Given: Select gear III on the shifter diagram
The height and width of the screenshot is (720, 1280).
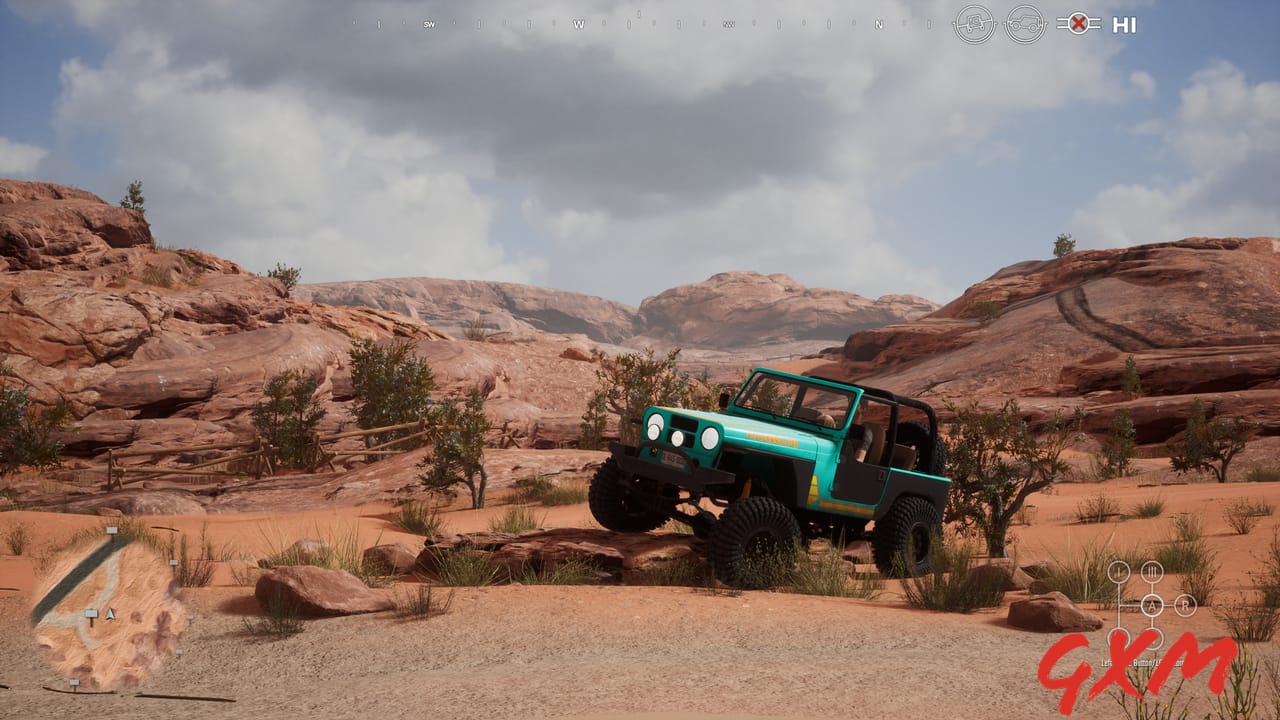Looking at the screenshot, I should (x=1152, y=570).
